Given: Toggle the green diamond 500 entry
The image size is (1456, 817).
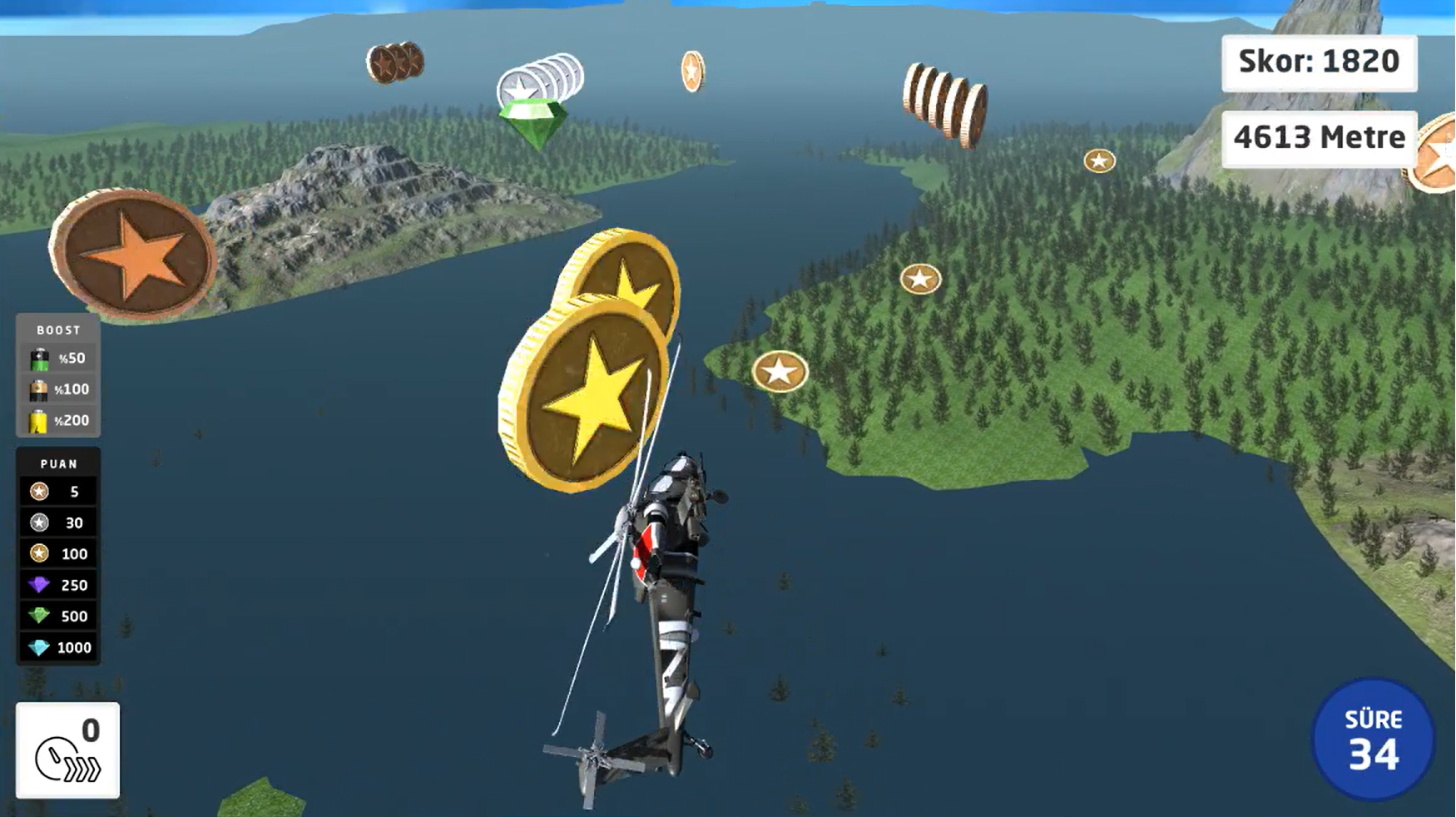Looking at the screenshot, I should 37,616.
